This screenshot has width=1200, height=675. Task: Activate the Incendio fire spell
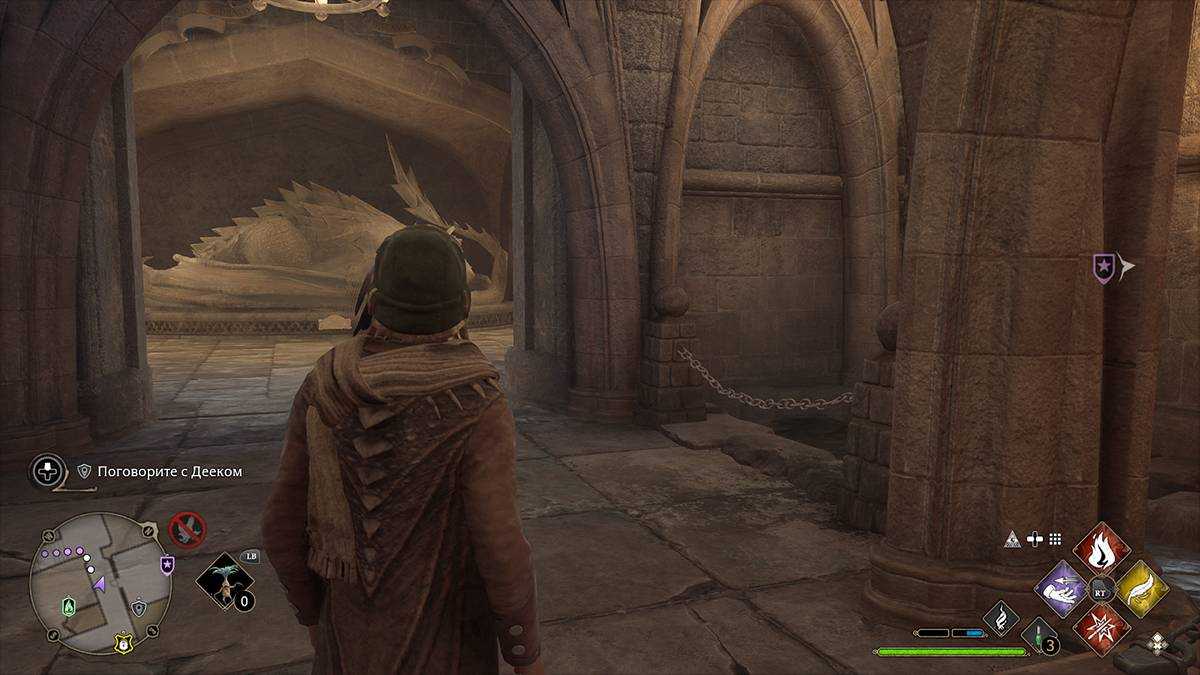(1102, 549)
